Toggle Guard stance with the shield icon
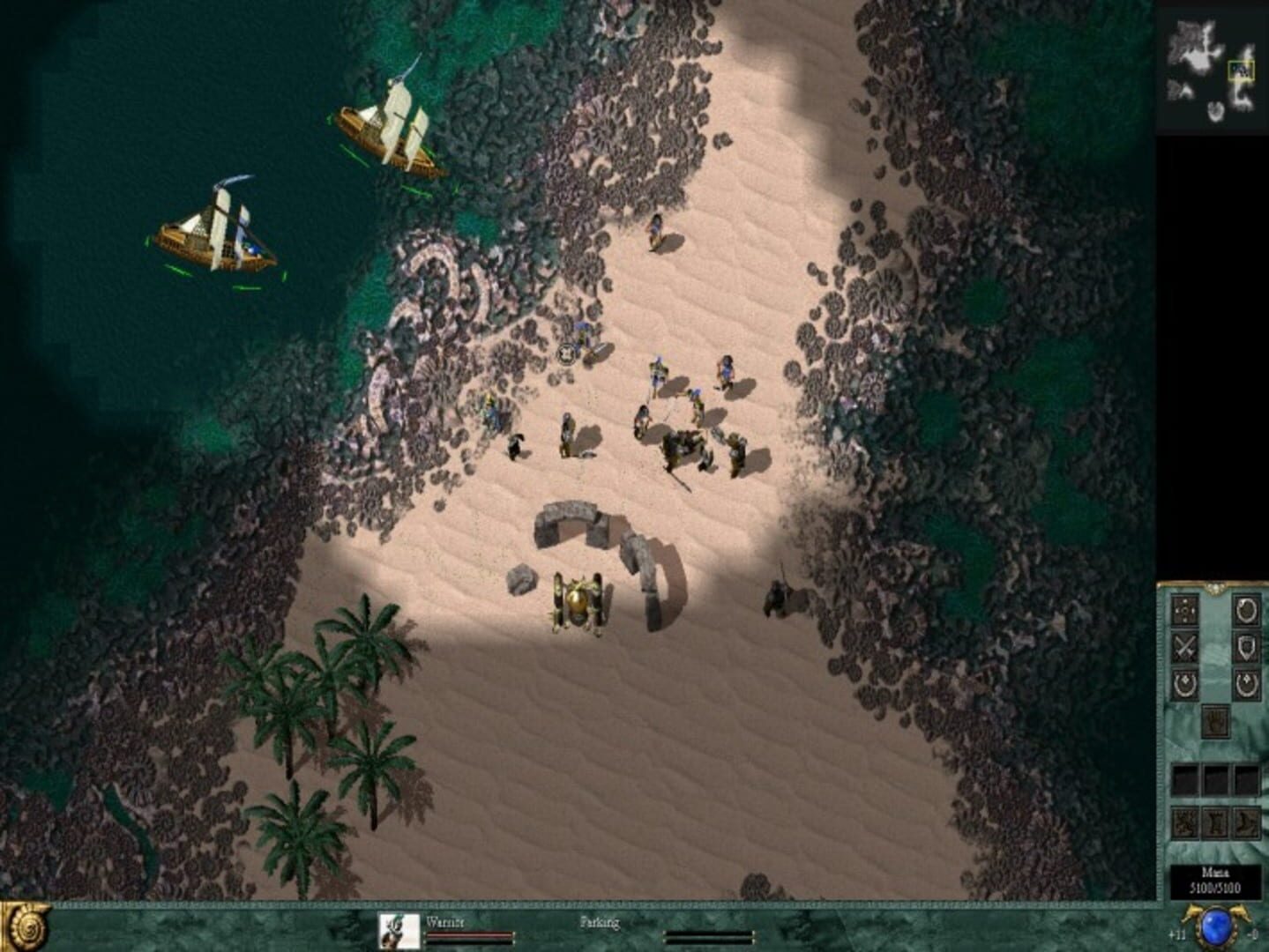 [1245, 647]
